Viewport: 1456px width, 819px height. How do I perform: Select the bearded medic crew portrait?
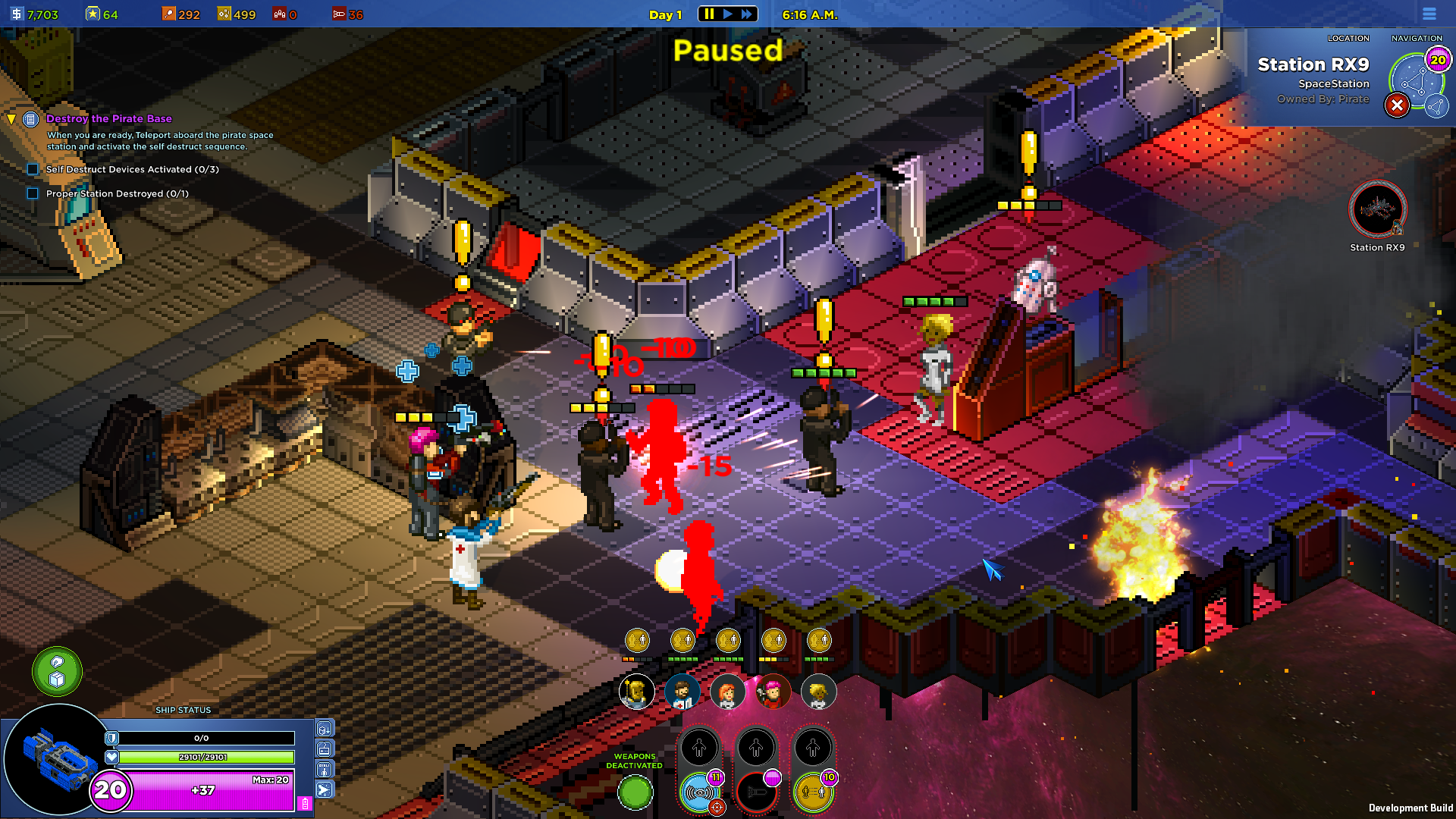click(x=682, y=692)
